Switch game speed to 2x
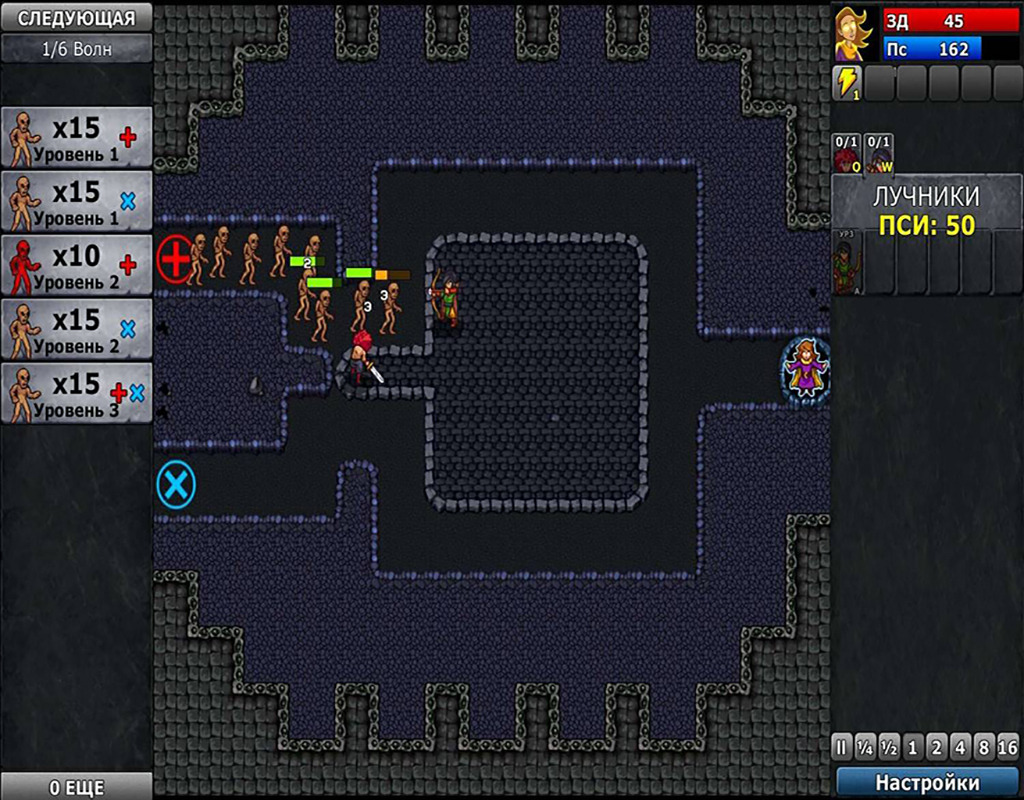 pyautogui.click(x=936, y=747)
